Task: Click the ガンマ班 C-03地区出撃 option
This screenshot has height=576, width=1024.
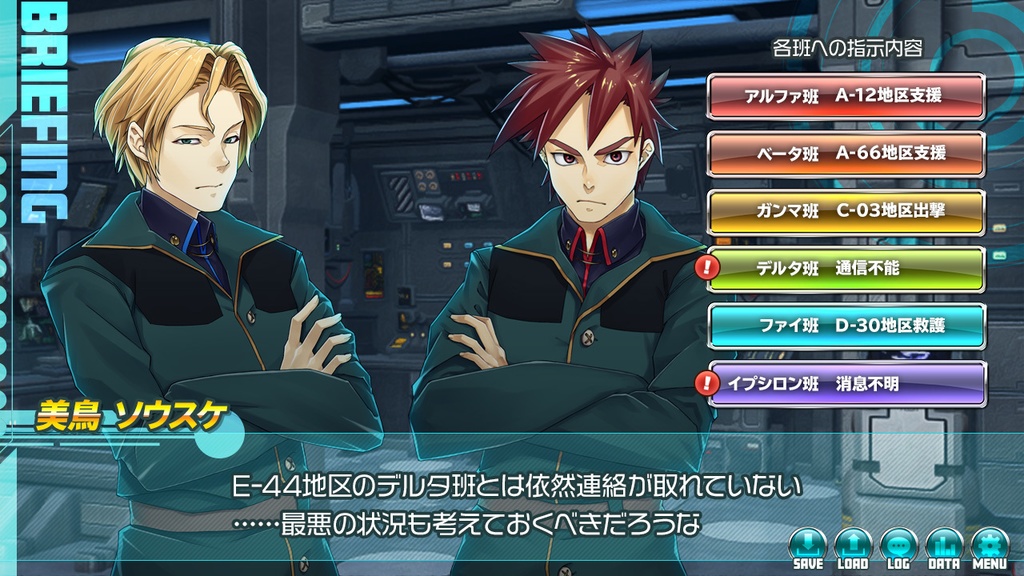Action: [846, 211]
